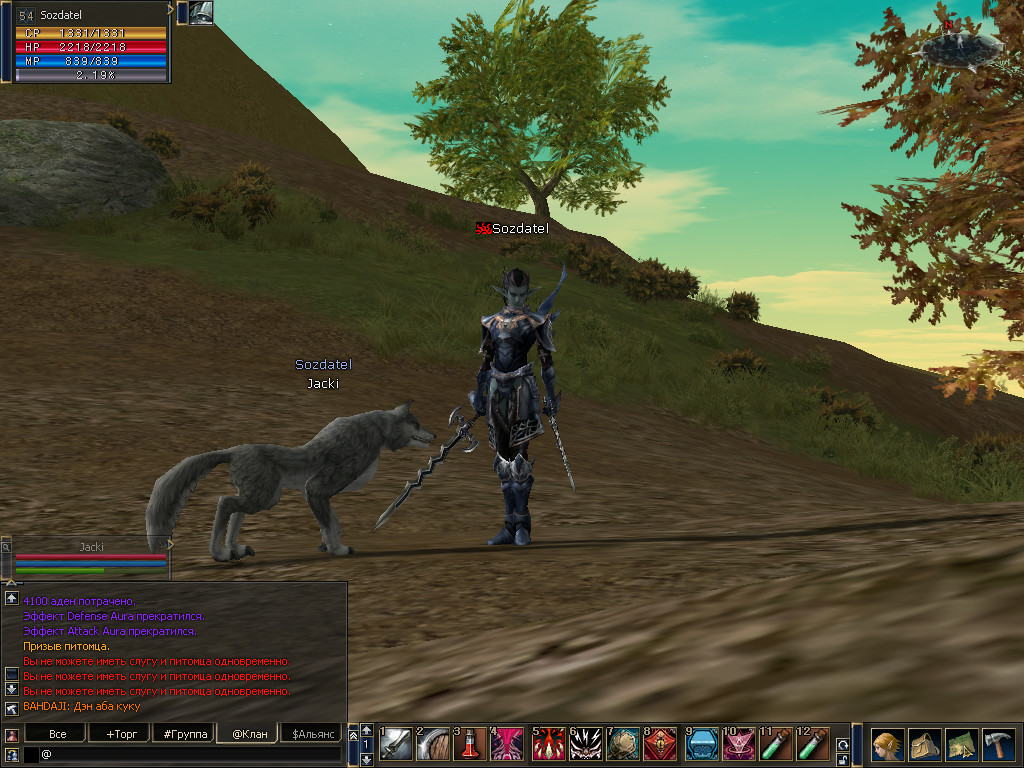
Task: Activate the blue helmet skill in slot 9
Action: click(x=702, y=744)
